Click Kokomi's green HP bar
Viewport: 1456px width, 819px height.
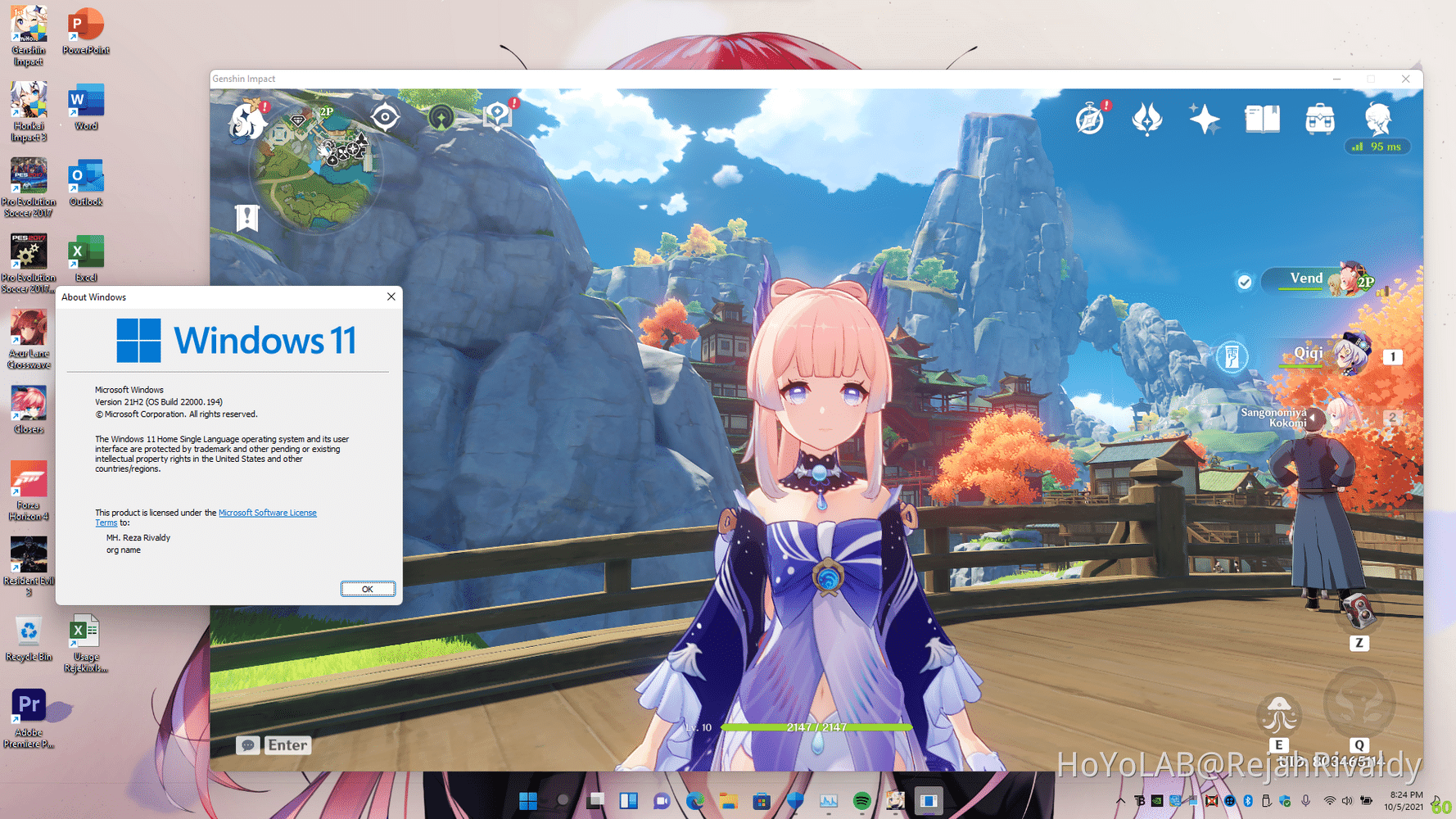click(816, 726)
